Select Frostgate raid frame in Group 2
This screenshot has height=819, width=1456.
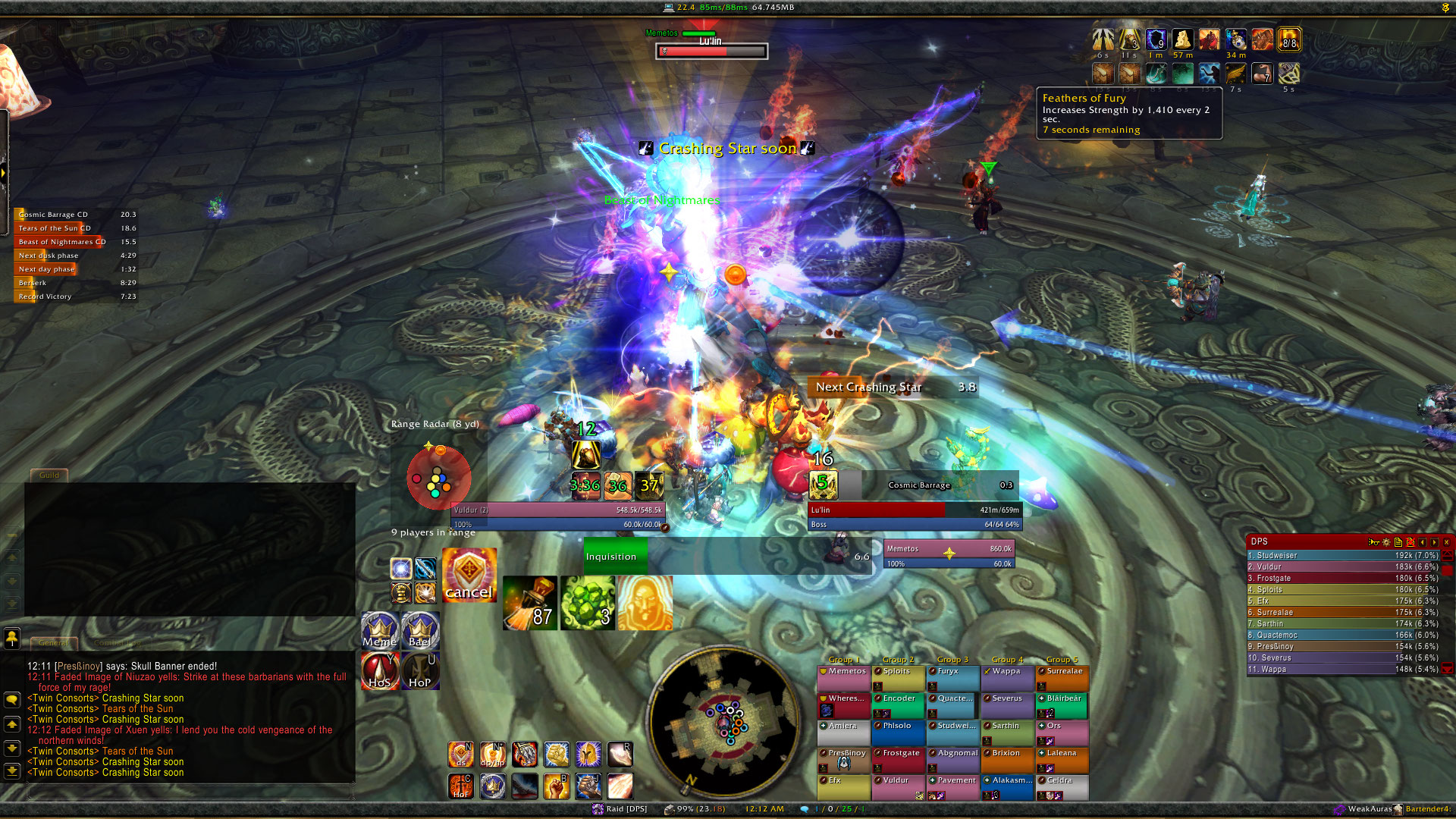click(x=898, y=759)
